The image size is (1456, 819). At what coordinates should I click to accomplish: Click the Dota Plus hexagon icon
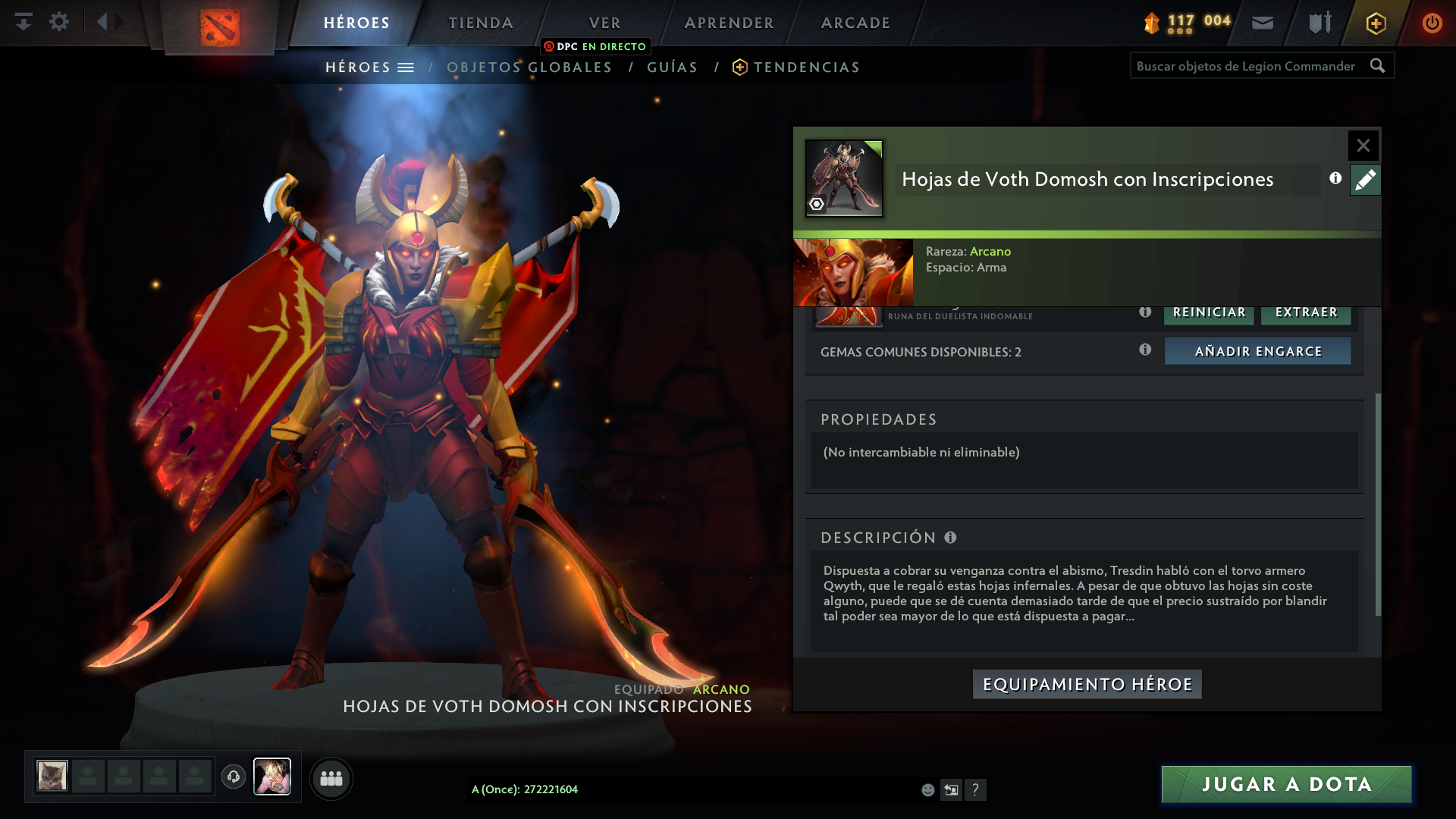(x=1375, y=23)
